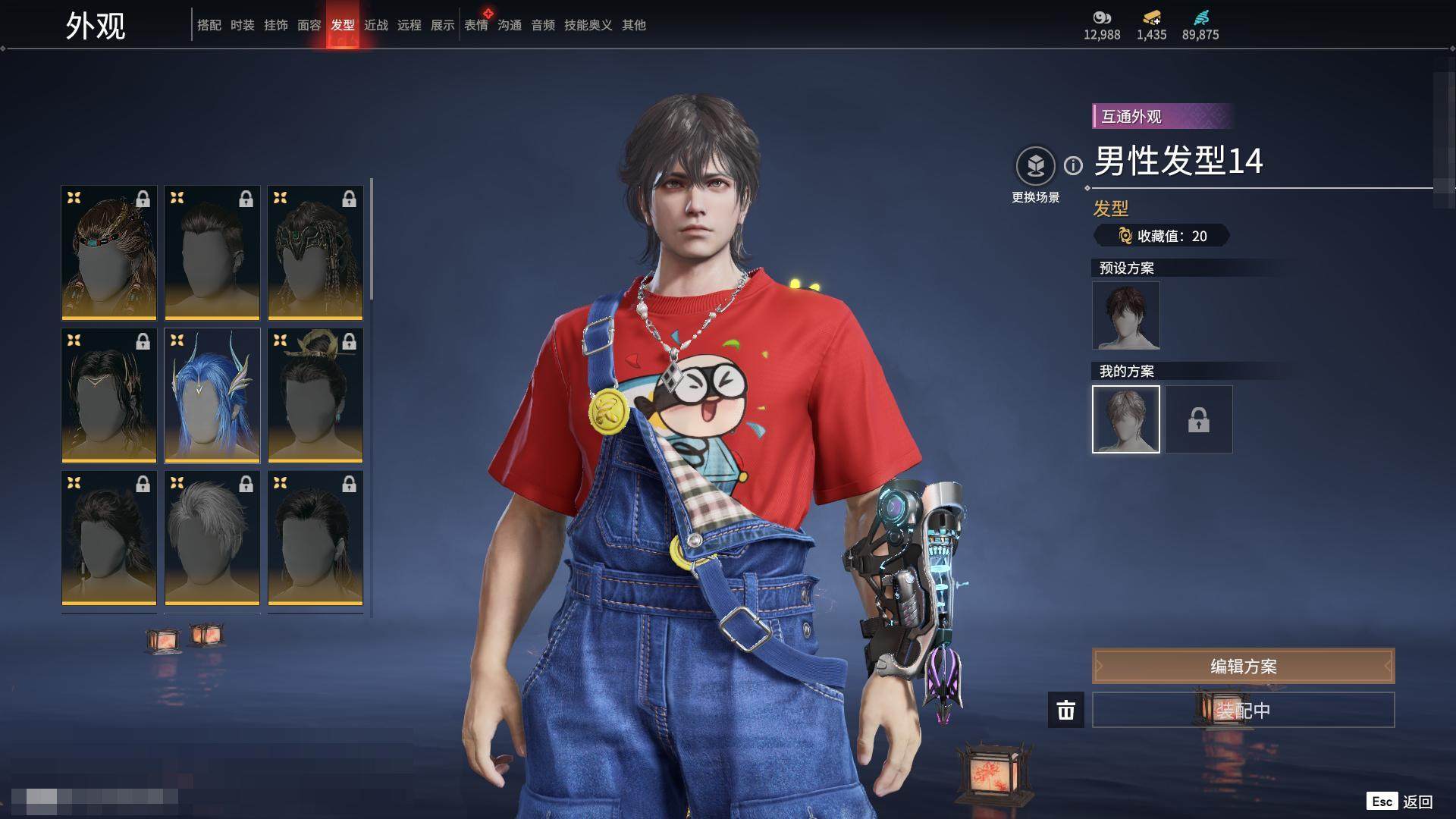1456x819 pixels.
Task: Open the info icon beside 男性发型14
Action: point(1073,165)
